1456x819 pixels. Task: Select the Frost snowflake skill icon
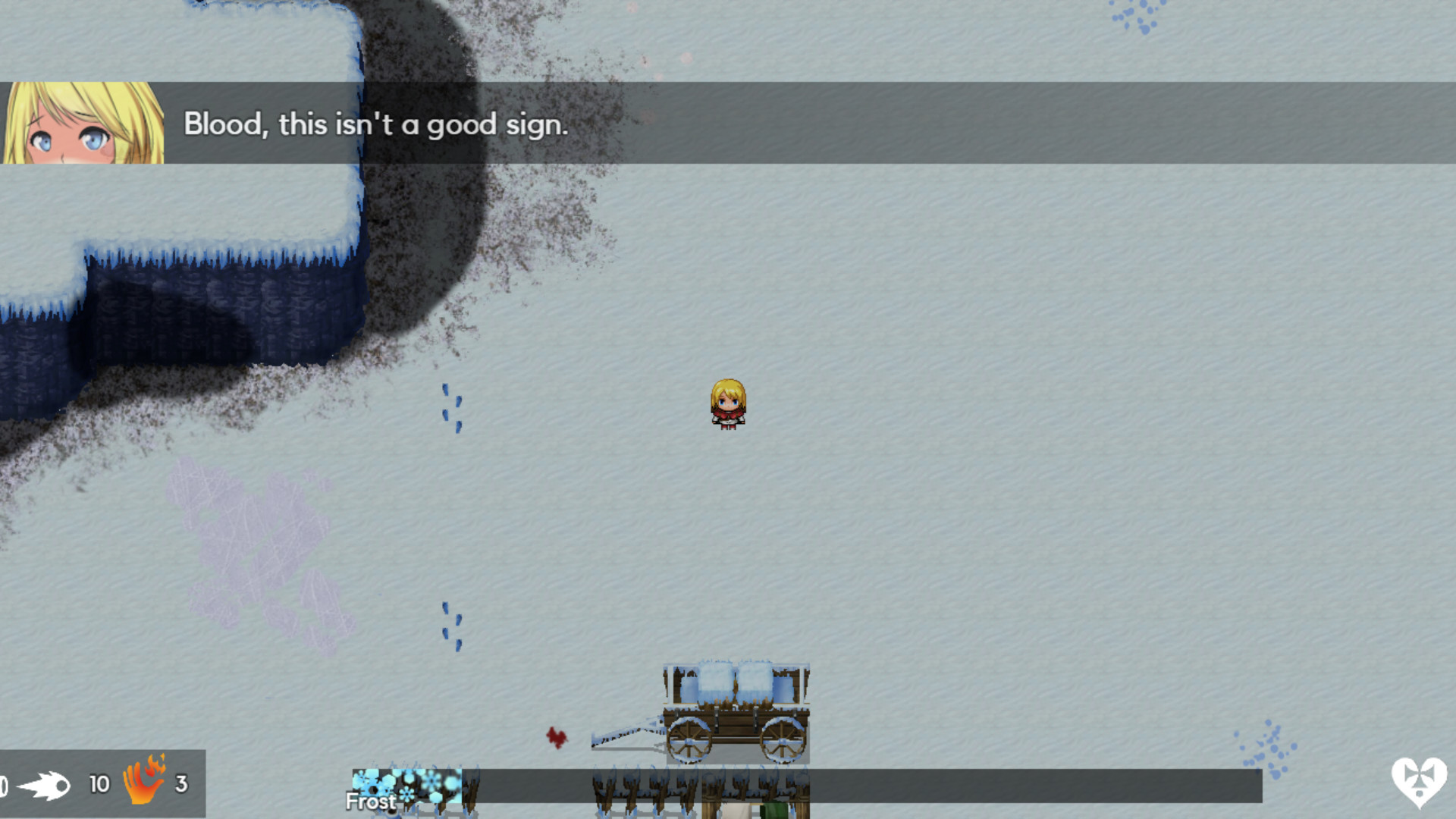coord(407,782)
